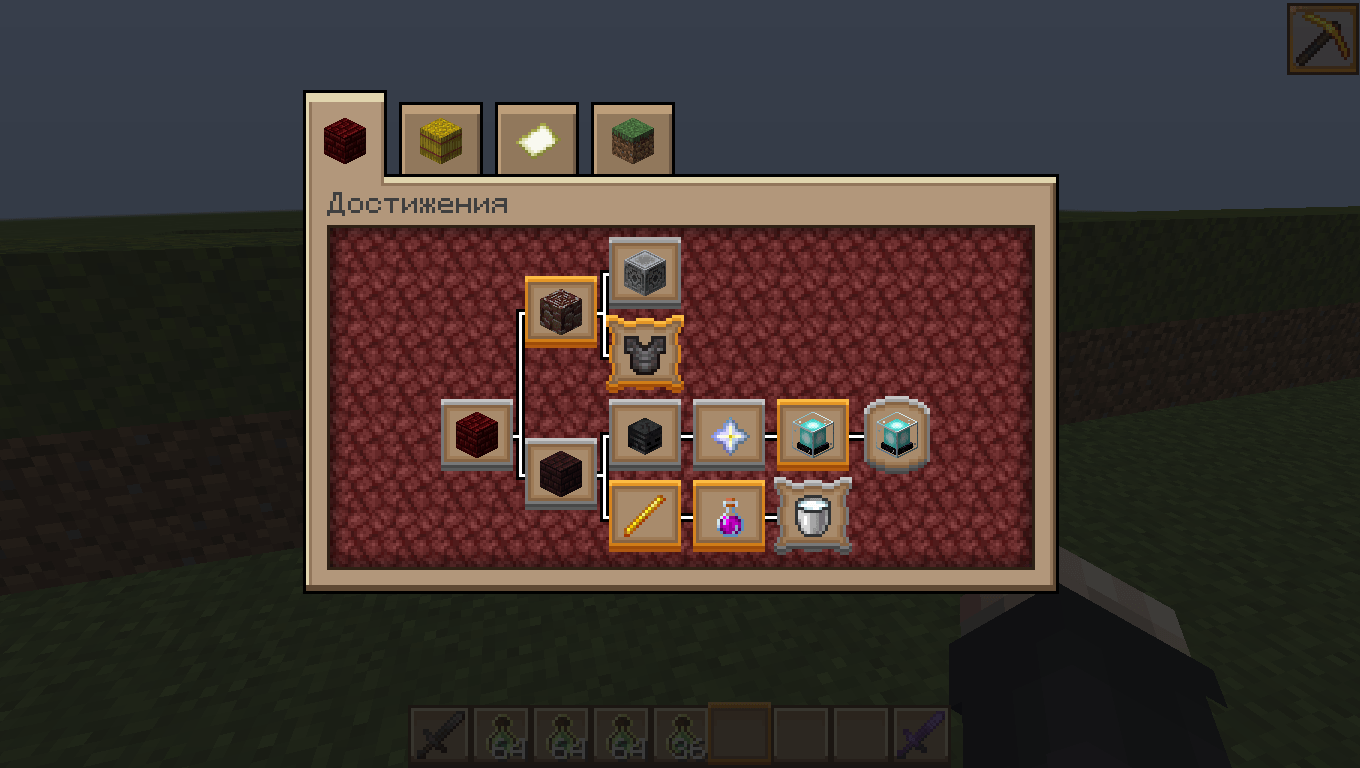Click the black wither block advancement icon

pos(645,435)
